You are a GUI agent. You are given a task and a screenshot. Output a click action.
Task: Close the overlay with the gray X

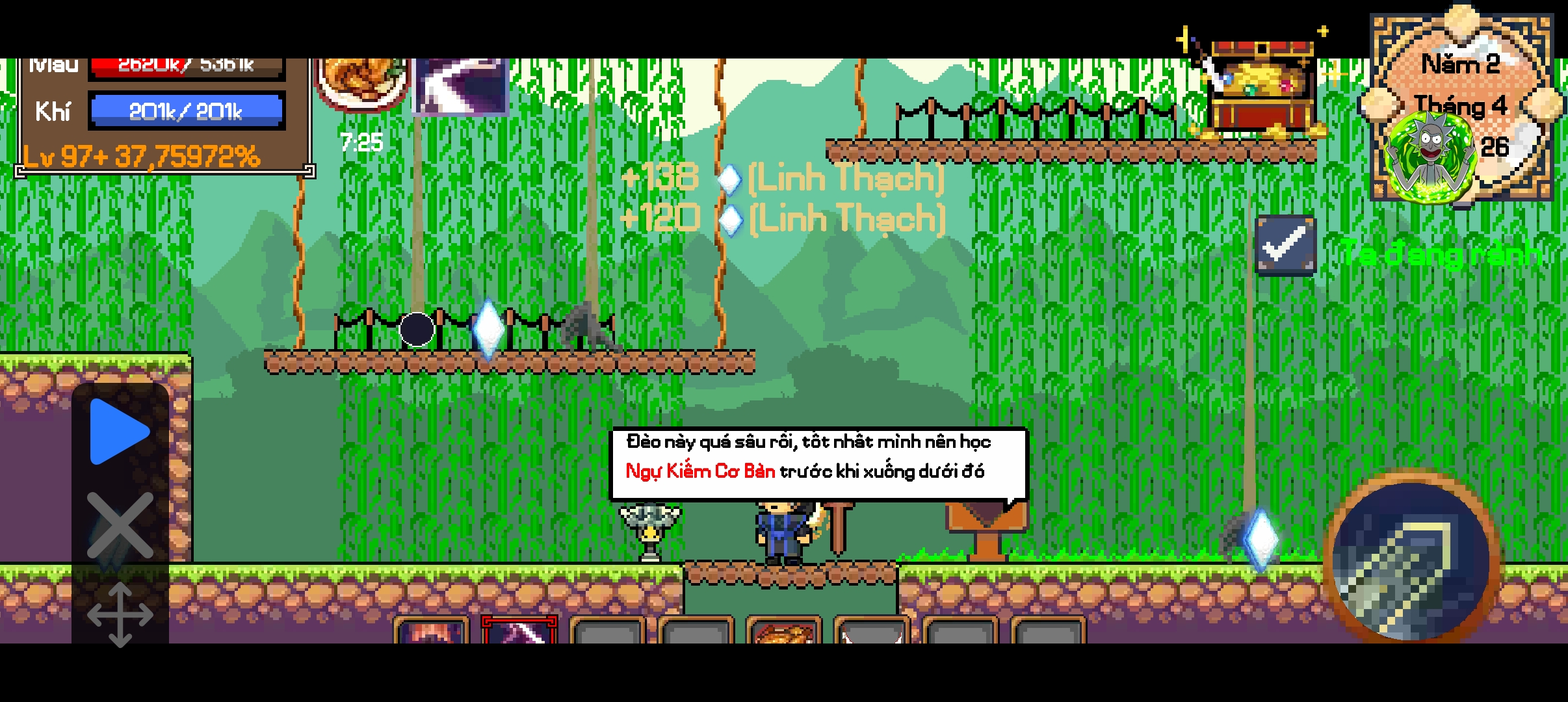point(120,525)
